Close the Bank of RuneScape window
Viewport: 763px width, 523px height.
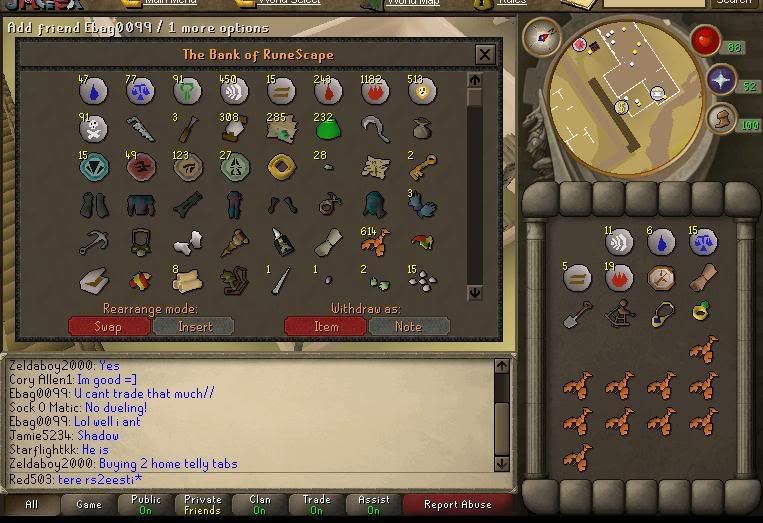click(485, 55)
